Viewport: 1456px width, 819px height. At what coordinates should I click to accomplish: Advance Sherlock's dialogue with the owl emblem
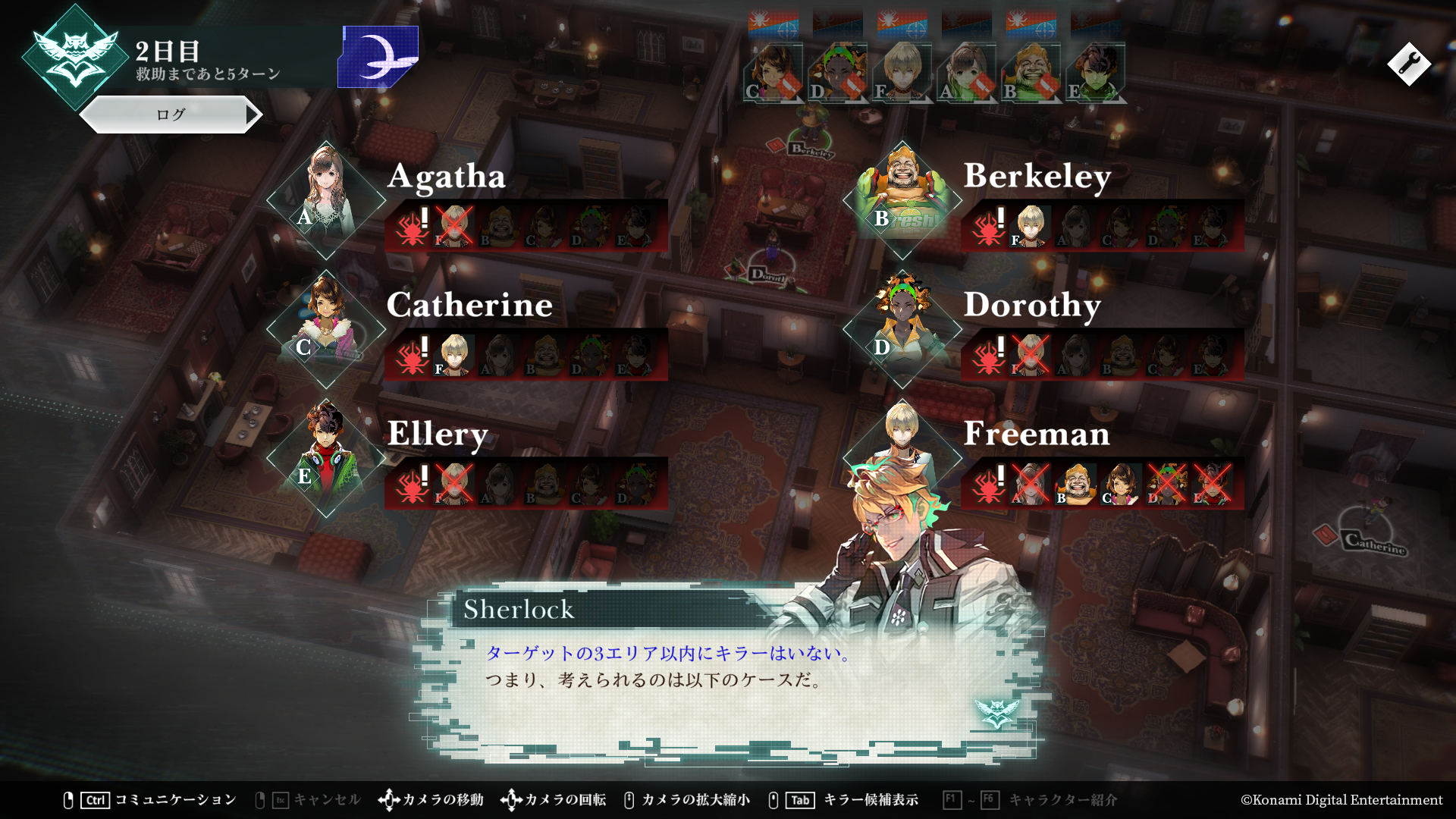(x=996, y=713)
